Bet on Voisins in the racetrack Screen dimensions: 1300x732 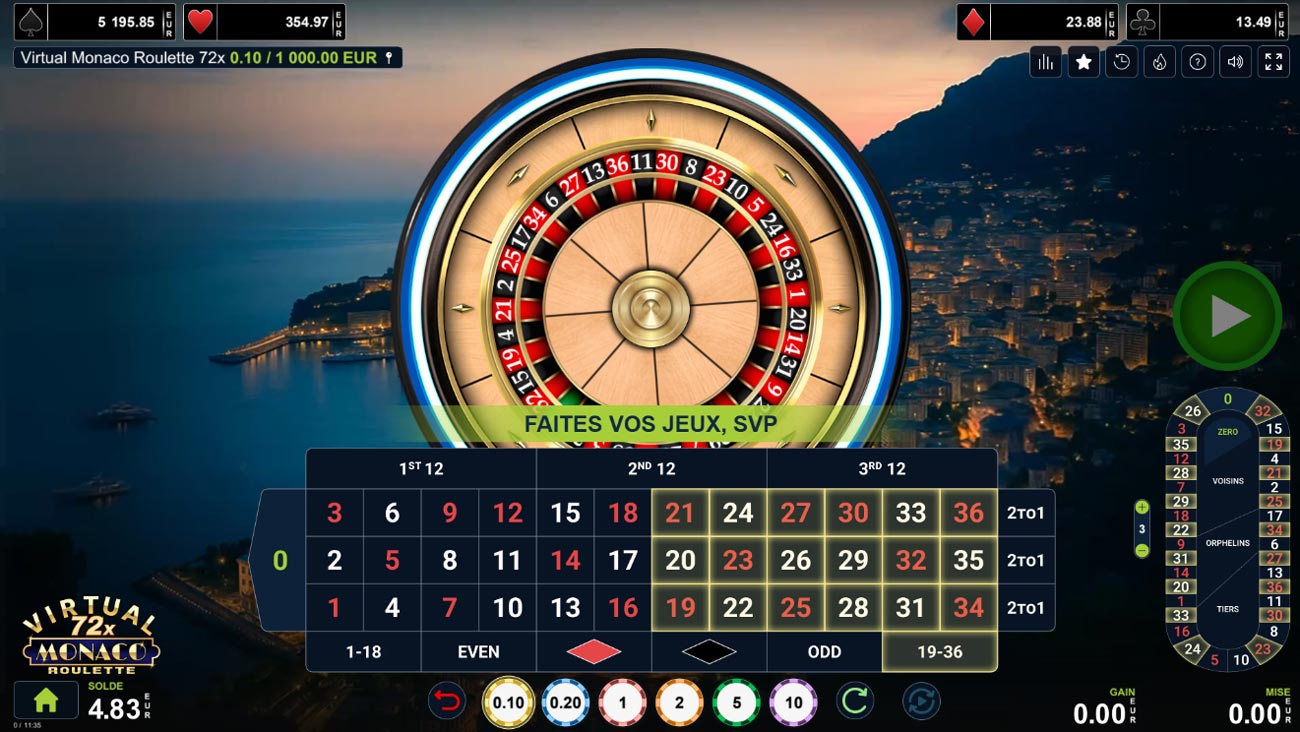[1228, 481]
